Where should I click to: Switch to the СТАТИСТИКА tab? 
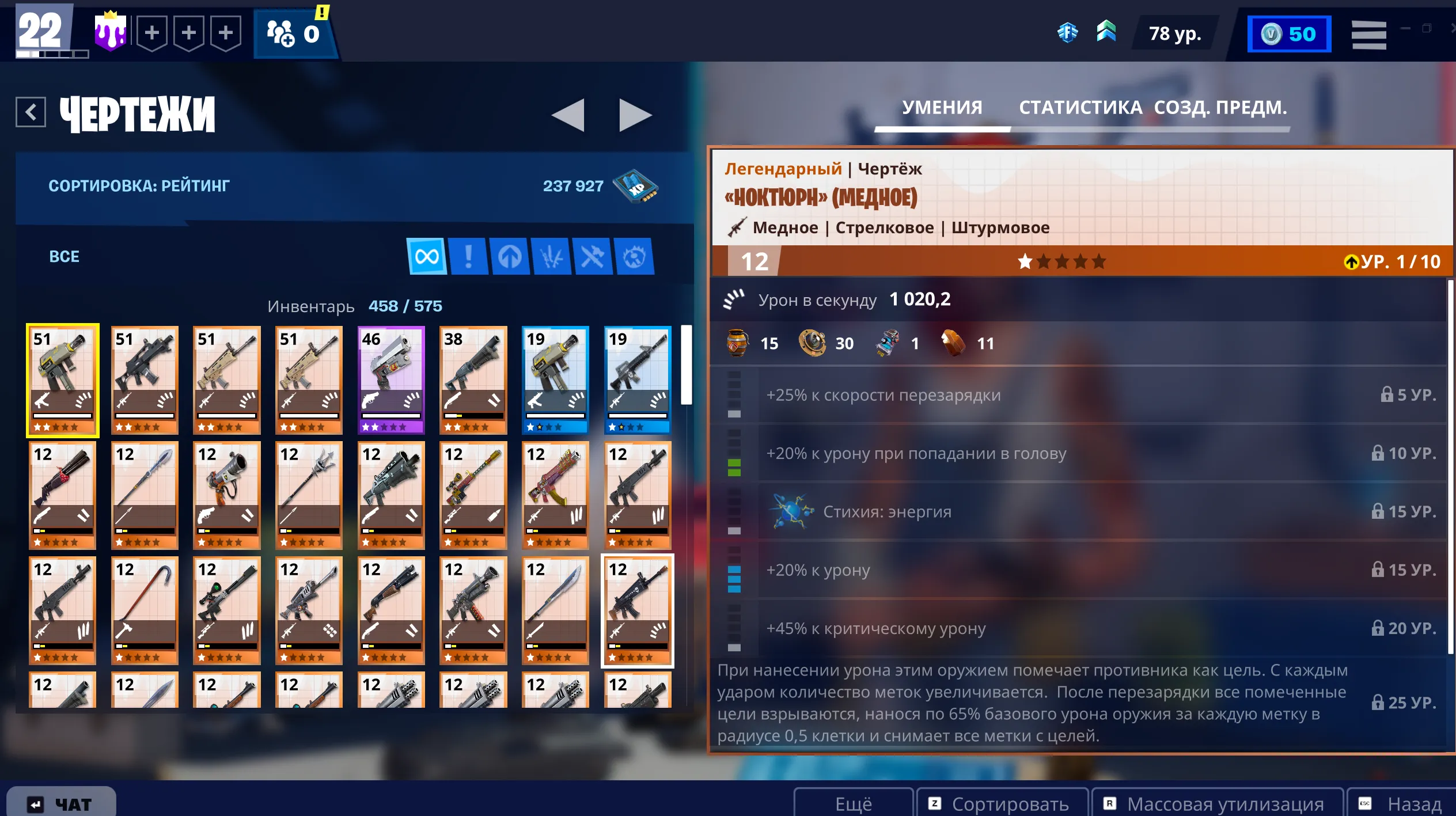(1080, 108)
